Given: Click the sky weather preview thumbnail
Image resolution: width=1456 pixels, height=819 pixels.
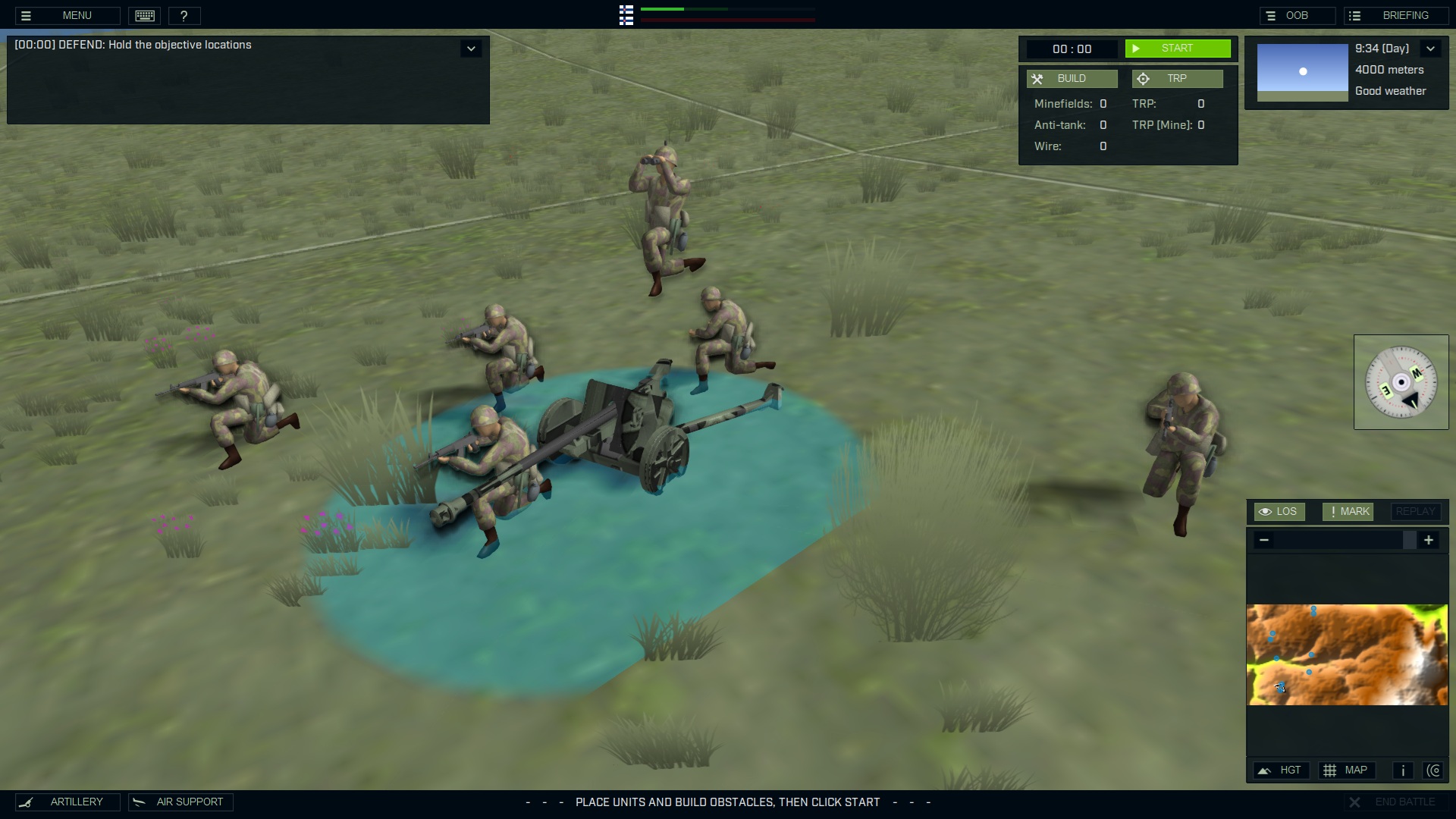Looking at the screenshot, I should [1302, 71].
